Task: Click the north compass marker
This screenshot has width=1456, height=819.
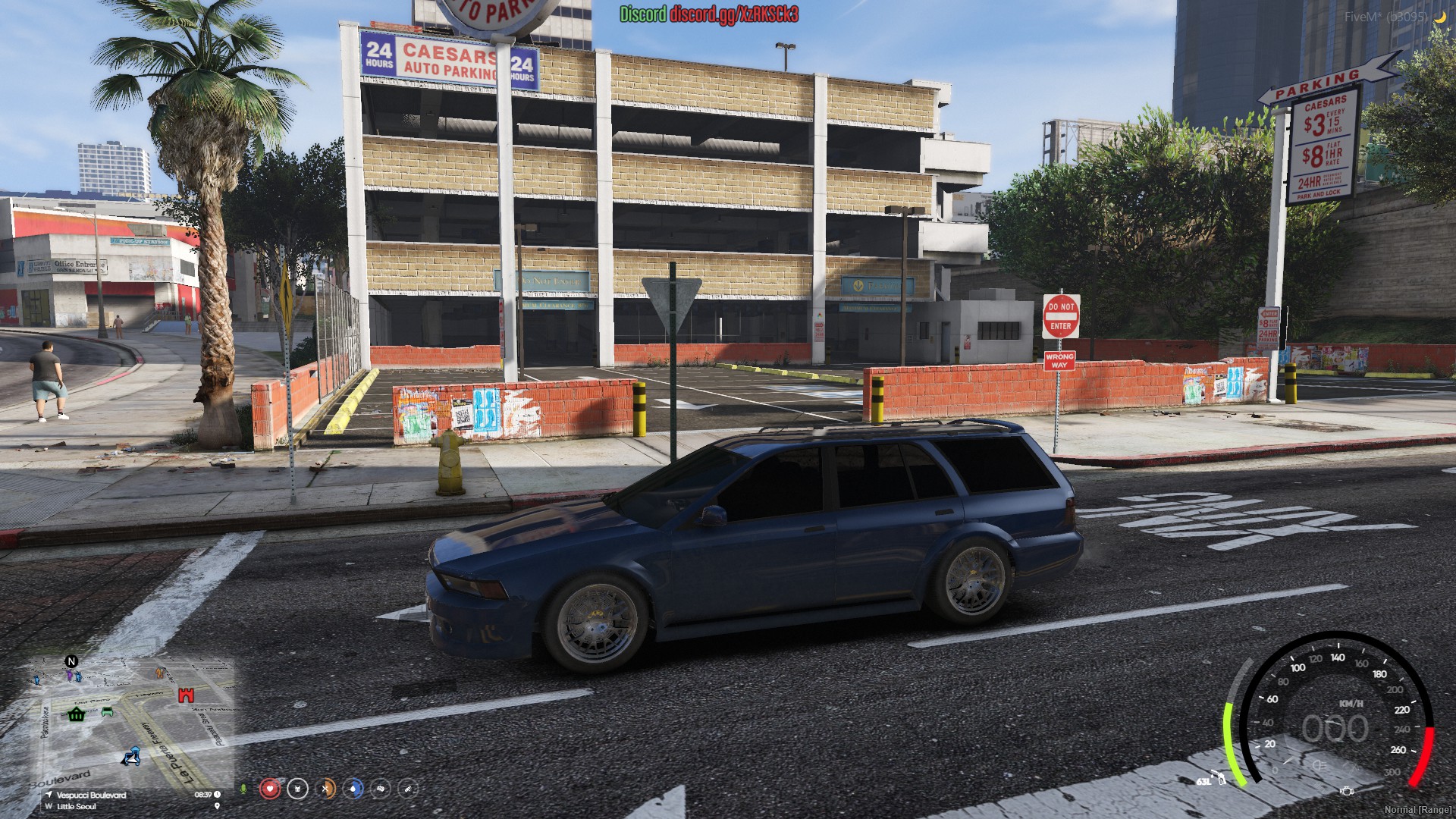Action: (x=72, y=661)
